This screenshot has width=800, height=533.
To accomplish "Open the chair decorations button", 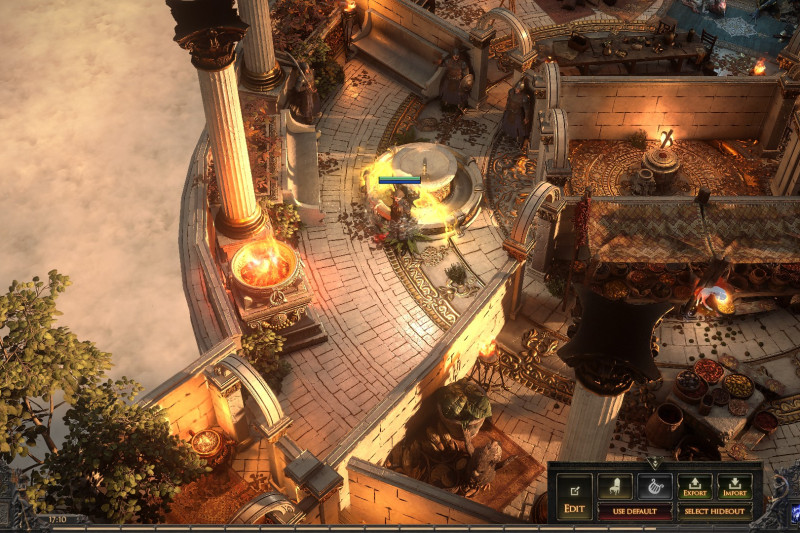I will click(615, 487).
